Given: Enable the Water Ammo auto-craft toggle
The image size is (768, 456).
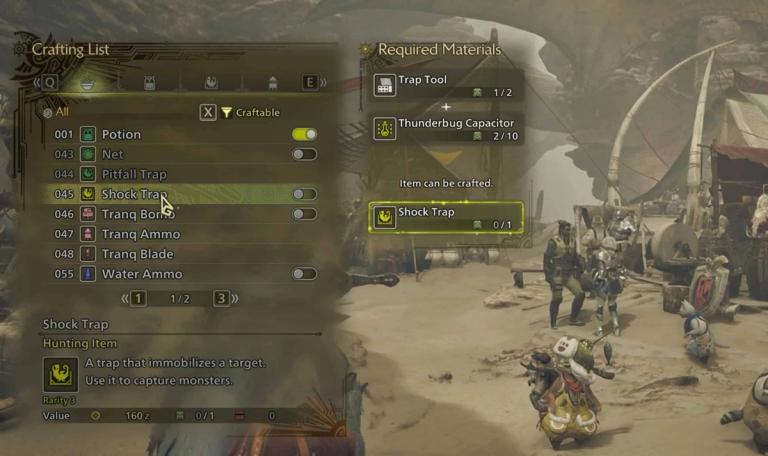Looking at the screenshot, I should [304, 274].
